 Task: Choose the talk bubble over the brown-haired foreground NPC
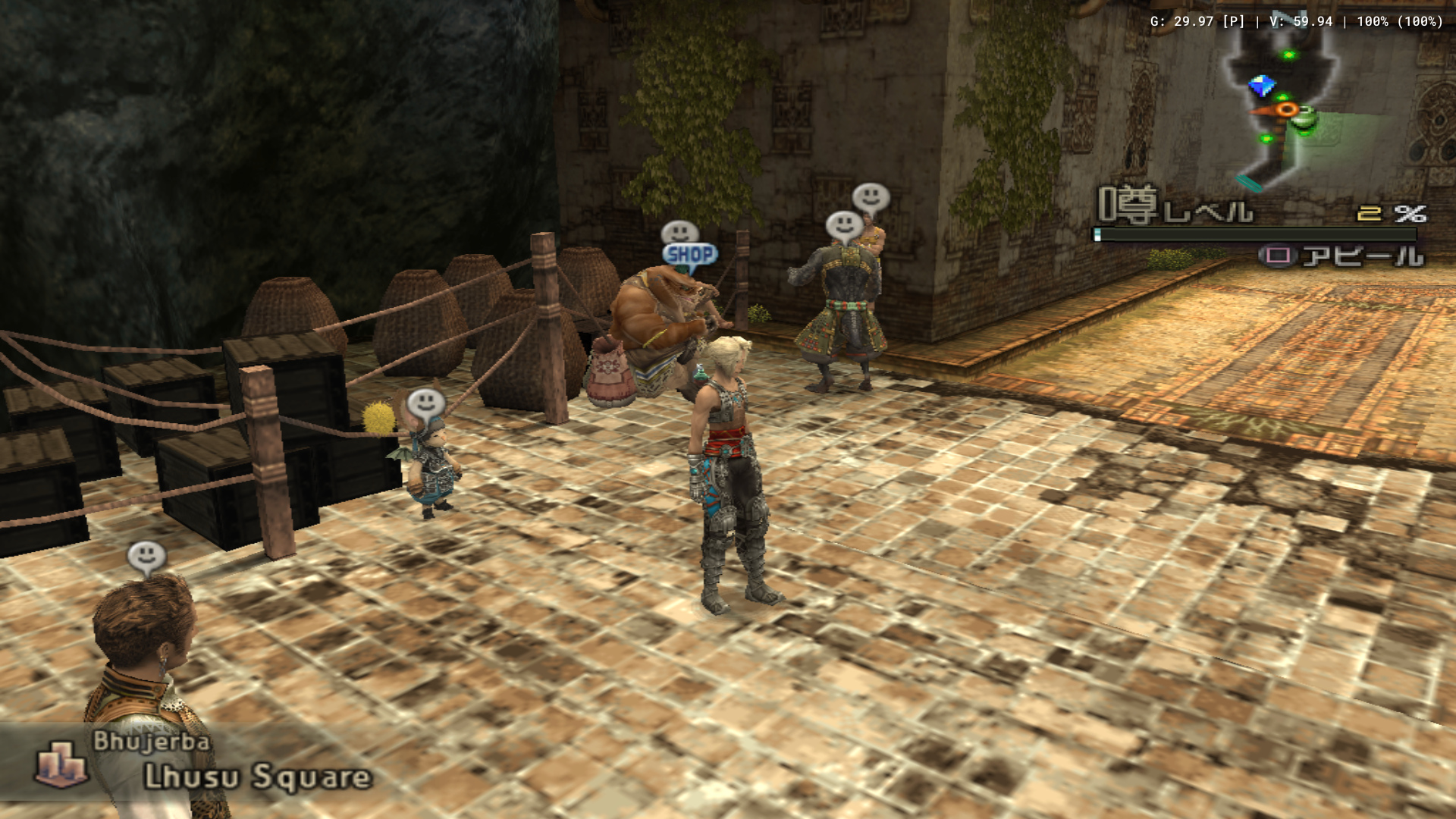(x=146, y=557)
